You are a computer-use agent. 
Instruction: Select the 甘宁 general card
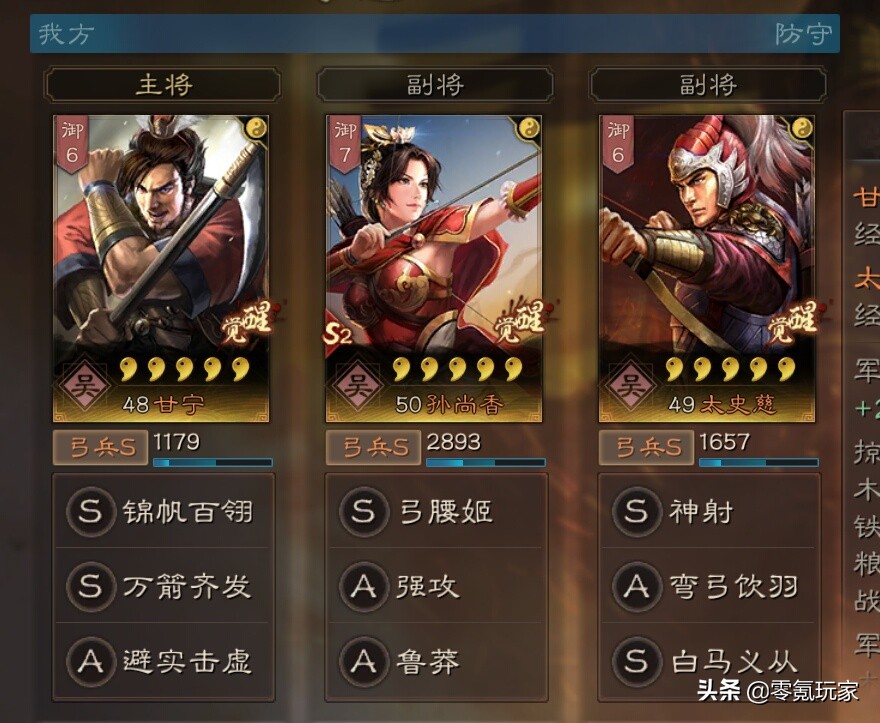[161, 268]
